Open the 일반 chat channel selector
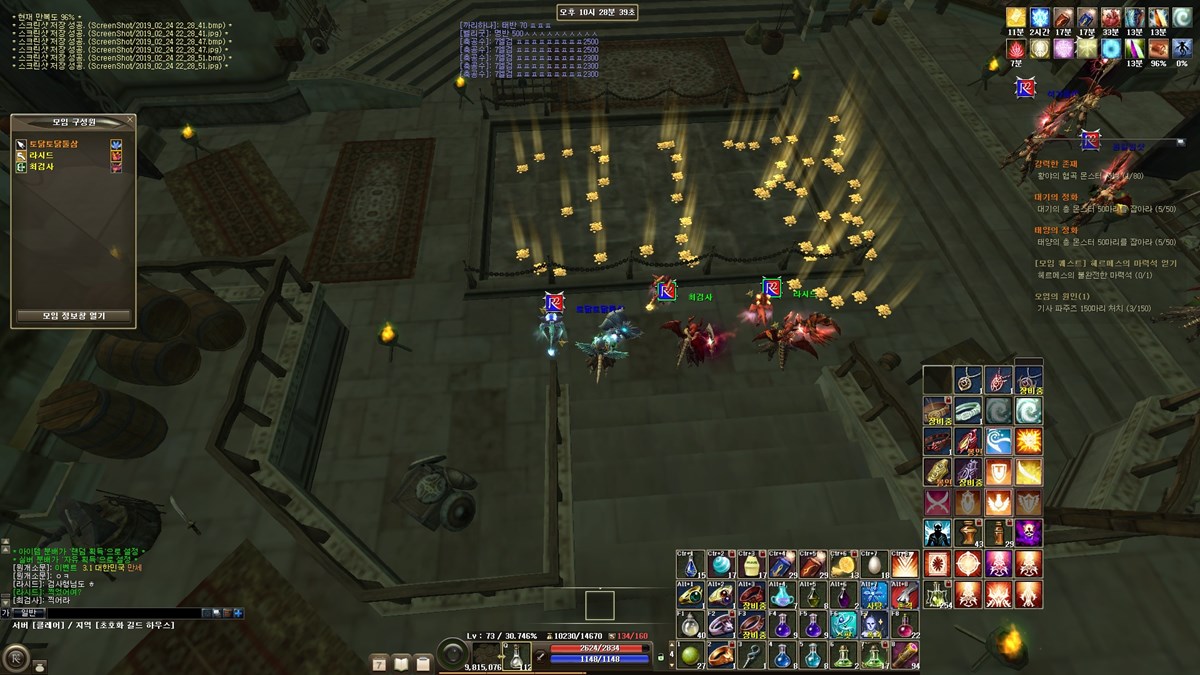The image size is (1200, 675). point(27,612)
